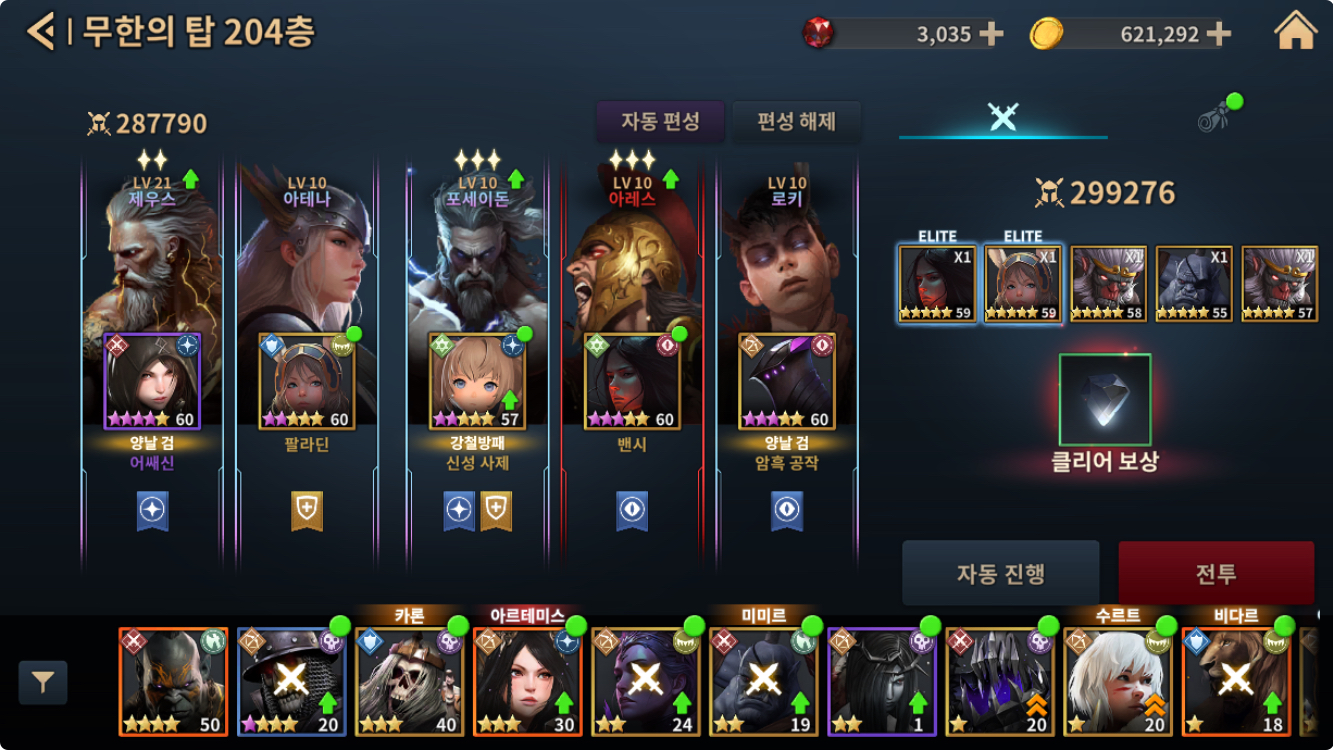Add more red gems

(x=991, y=34)
